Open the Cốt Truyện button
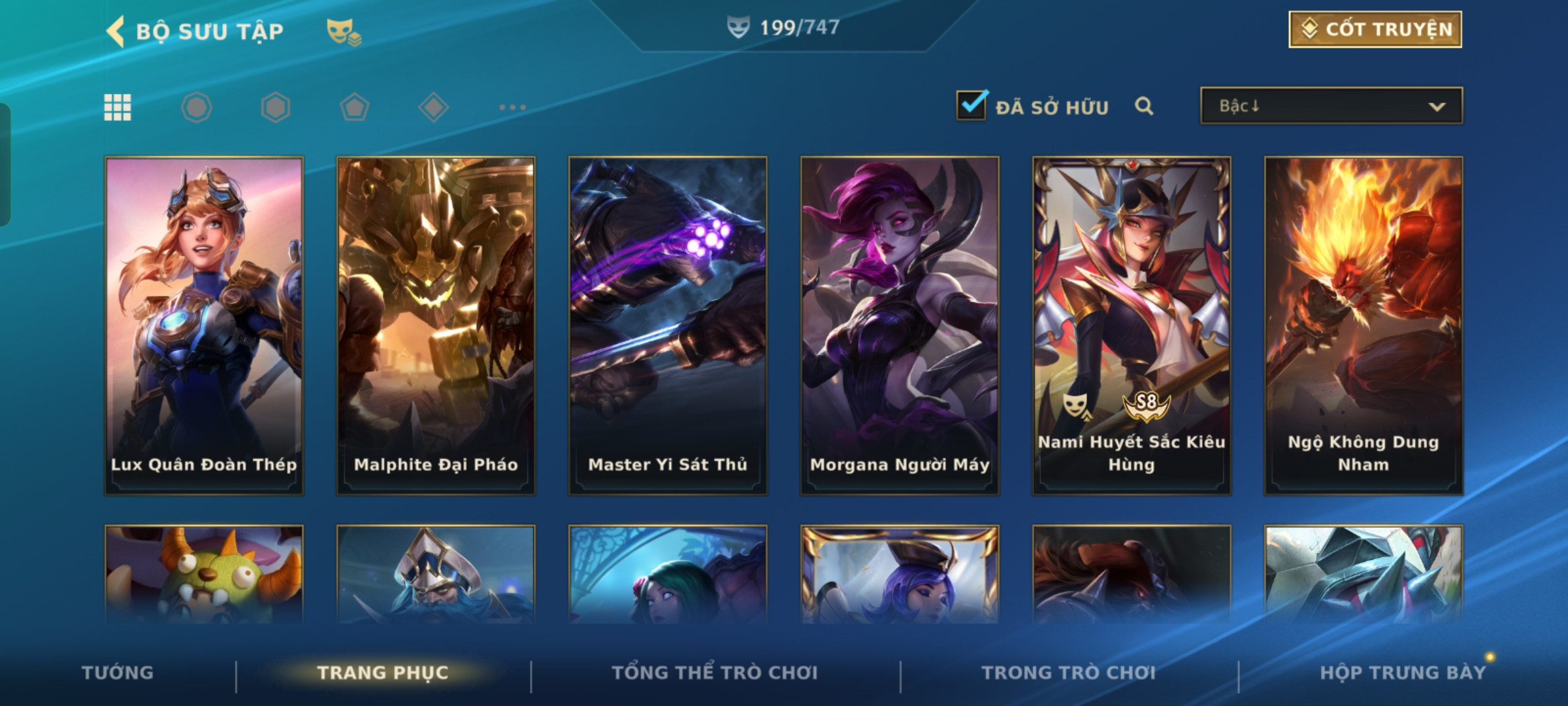 coord(1375,29)
